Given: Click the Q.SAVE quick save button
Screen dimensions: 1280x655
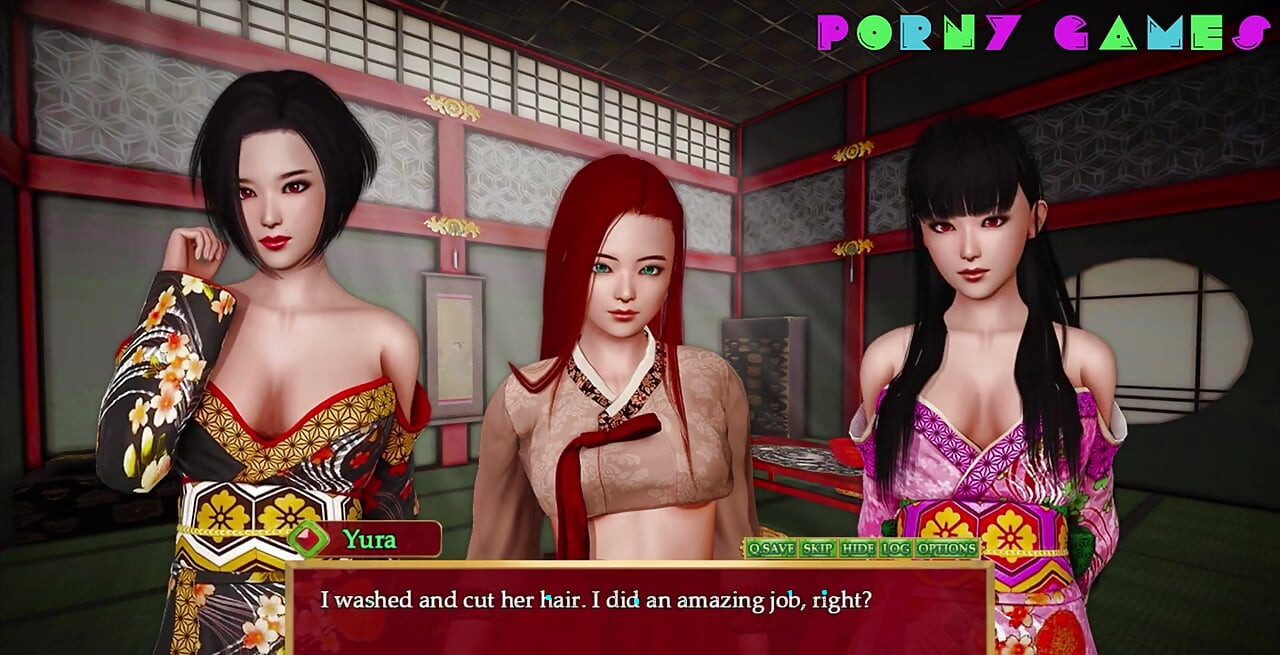Looking at the screenshot, I should click(x=771, y=548).
